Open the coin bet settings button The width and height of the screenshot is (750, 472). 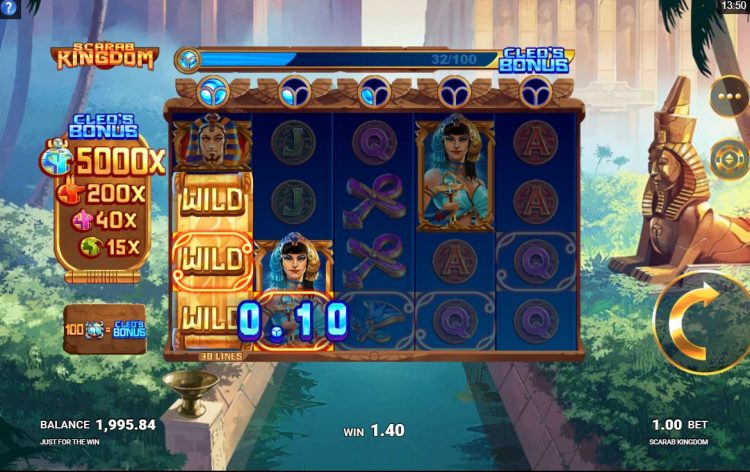click(729, 158)
